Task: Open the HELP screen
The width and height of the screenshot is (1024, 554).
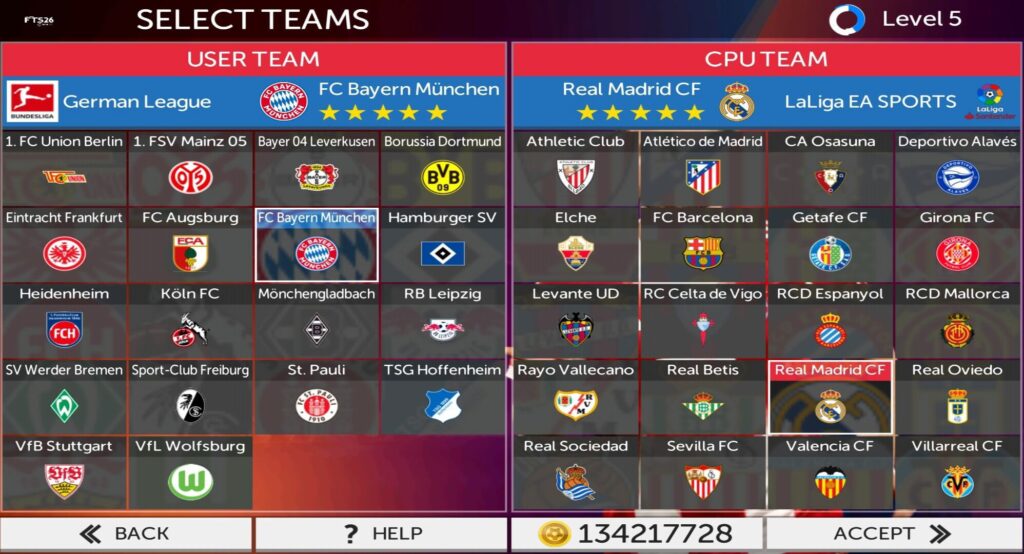Action: 381,534
